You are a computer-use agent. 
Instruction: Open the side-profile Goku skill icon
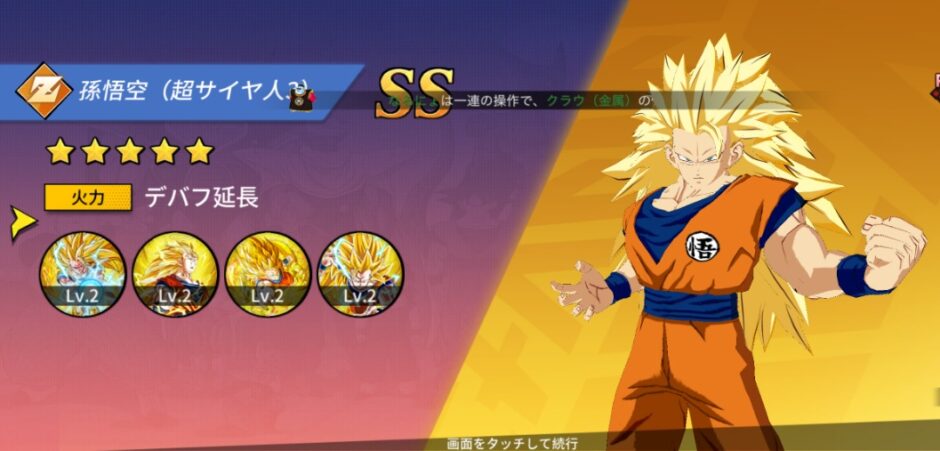click(175, 273)
